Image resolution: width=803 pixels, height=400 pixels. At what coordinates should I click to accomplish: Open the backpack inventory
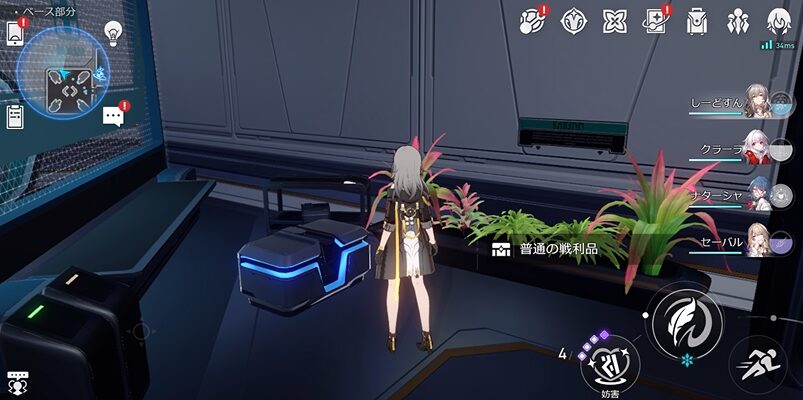[x=697, y=20]
